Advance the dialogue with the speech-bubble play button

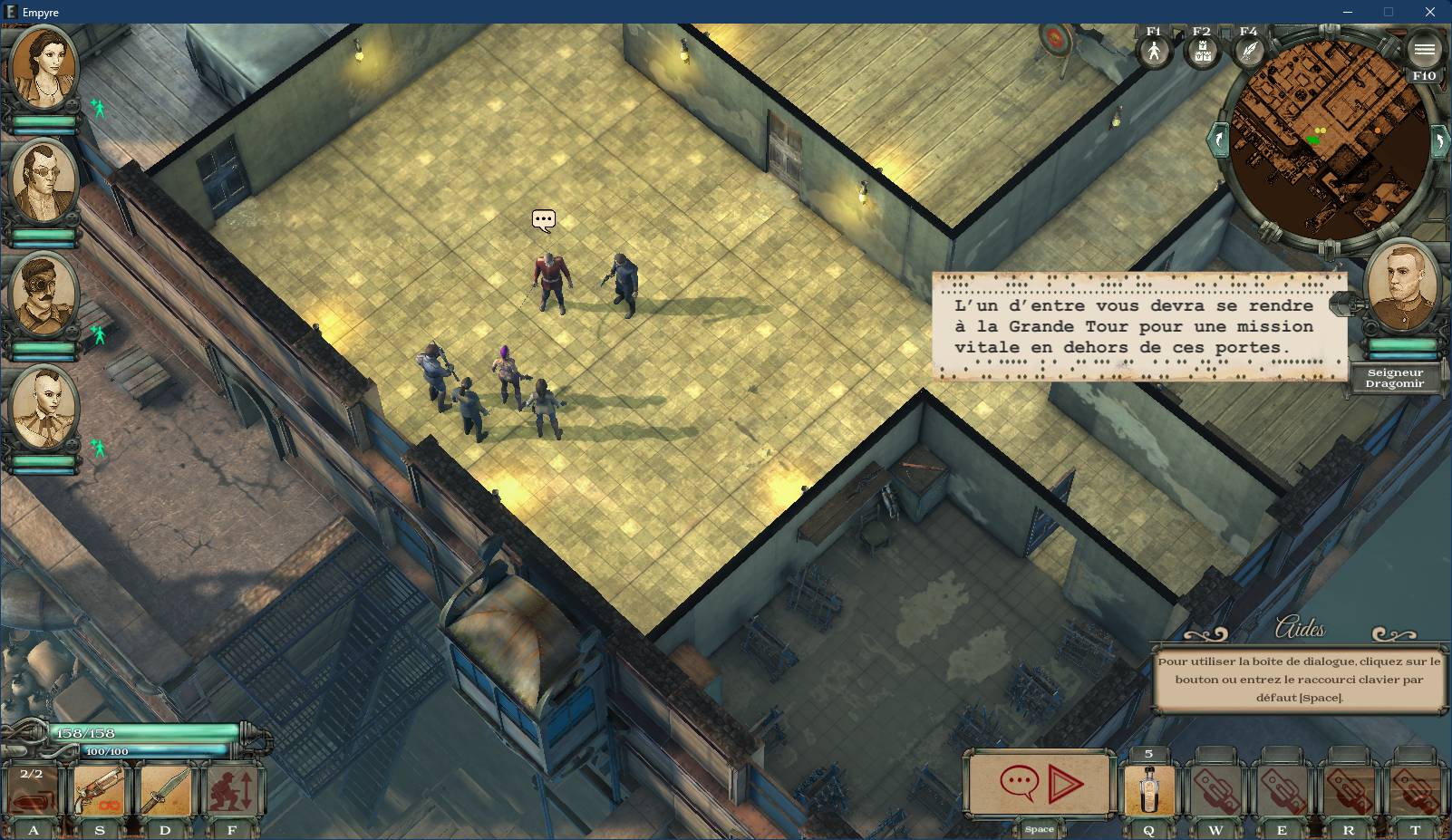pyautogui.click(x=1041, y=782)
